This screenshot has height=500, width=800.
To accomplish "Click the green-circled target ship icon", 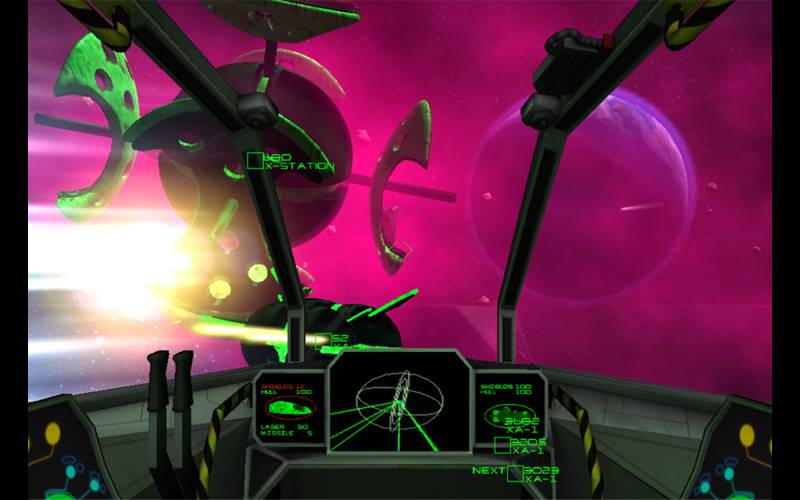I will click(508, 414).
